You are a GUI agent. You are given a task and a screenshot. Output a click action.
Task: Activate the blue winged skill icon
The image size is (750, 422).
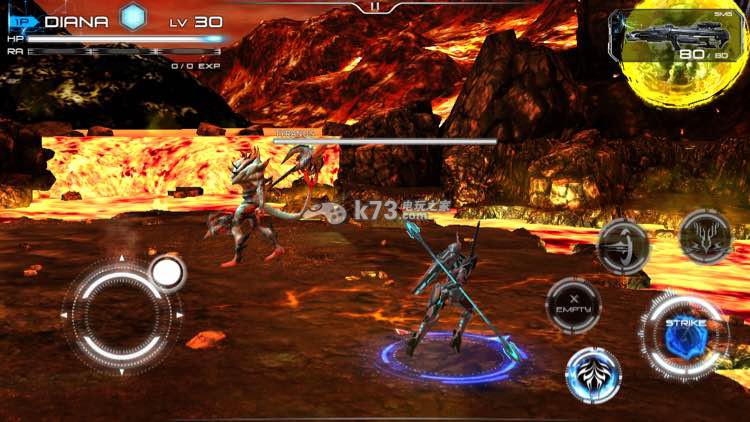tap(593, 375)
